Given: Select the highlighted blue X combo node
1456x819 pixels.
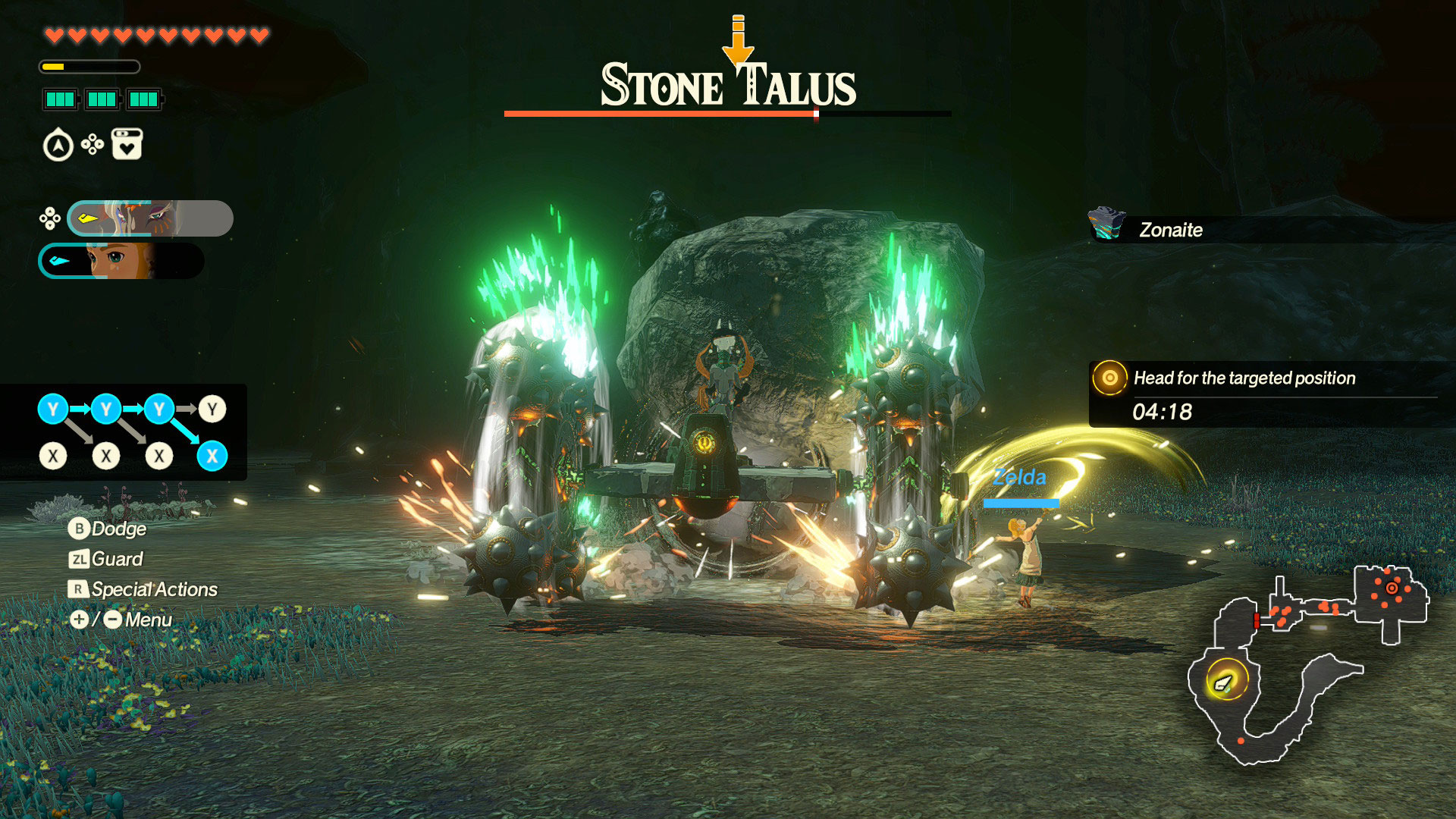Looking at the screenshot, I should (x=212, y=456).
